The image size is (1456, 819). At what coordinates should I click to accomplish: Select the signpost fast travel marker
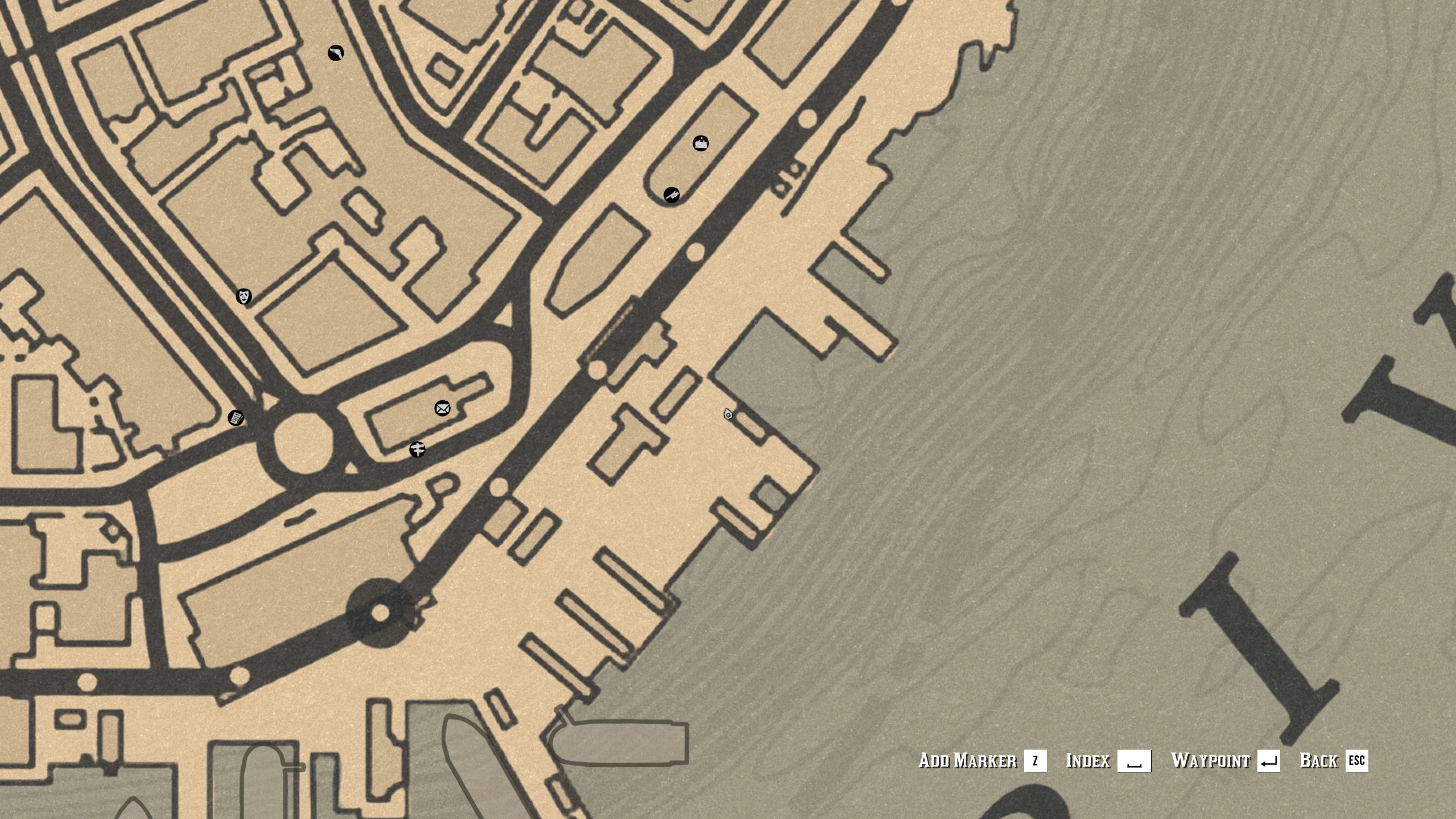coord(417,450)
